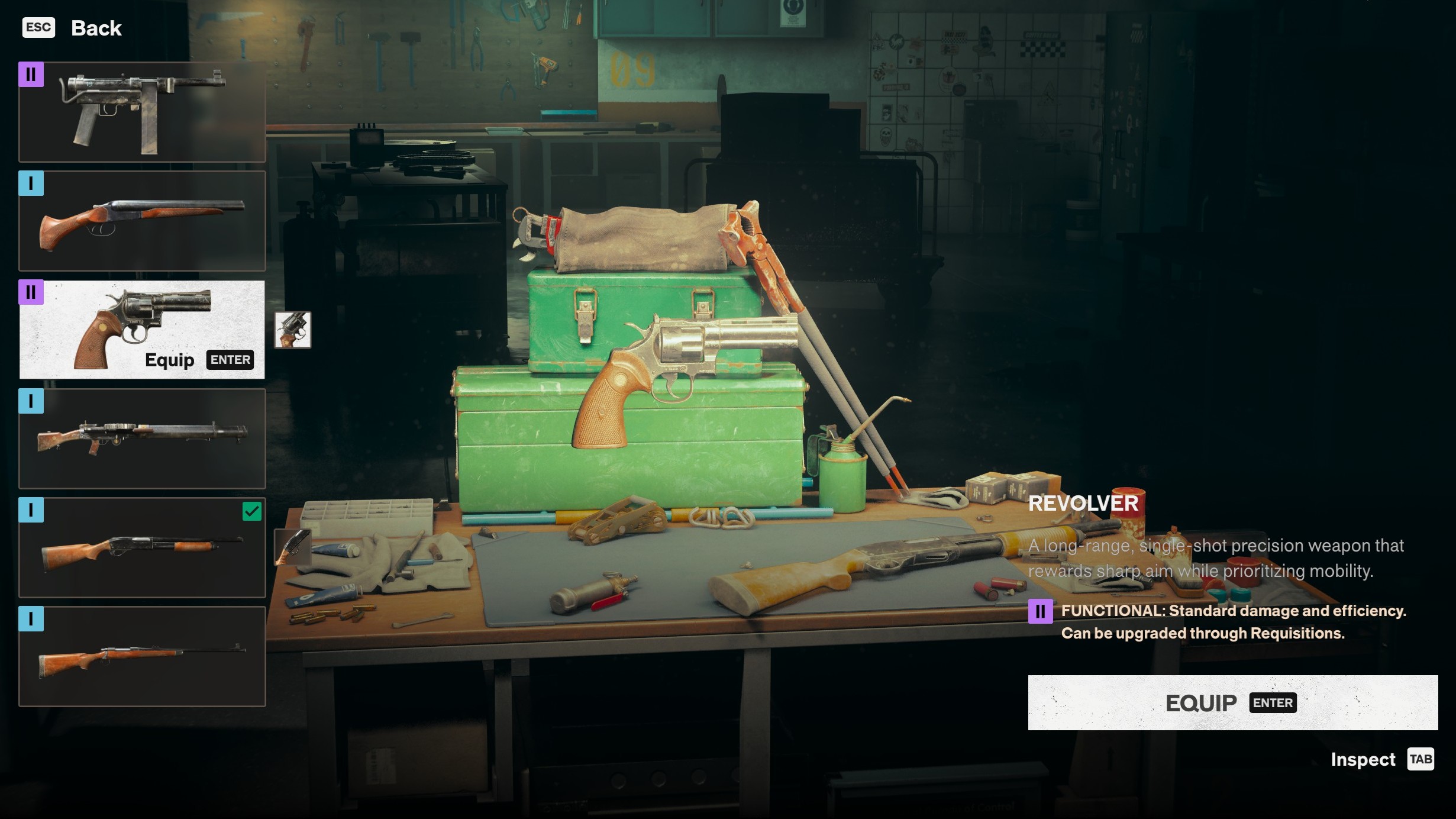Click the green equipped checkmark on the pump shotgun
Viewport: 1456px width, 819px height.
click(x=252, y=511)
